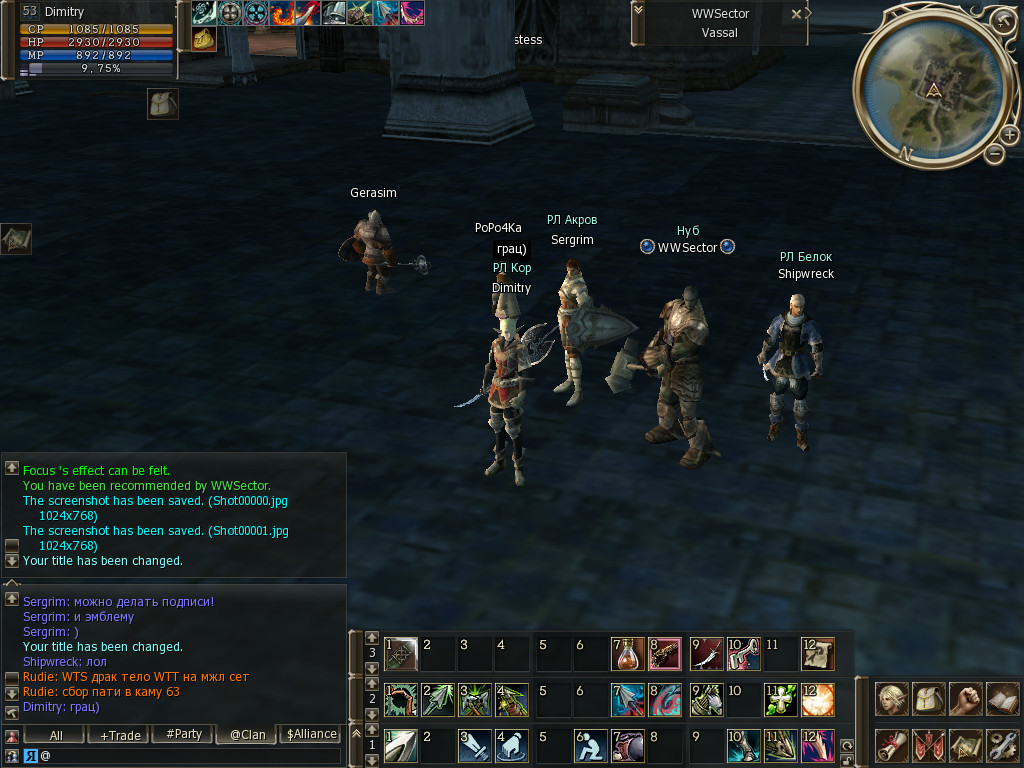Image resolution: width=1024 pixels, height=768 pixels.
Task: Zoom in the minimap with the plus button
Action: click(1009, 134)
